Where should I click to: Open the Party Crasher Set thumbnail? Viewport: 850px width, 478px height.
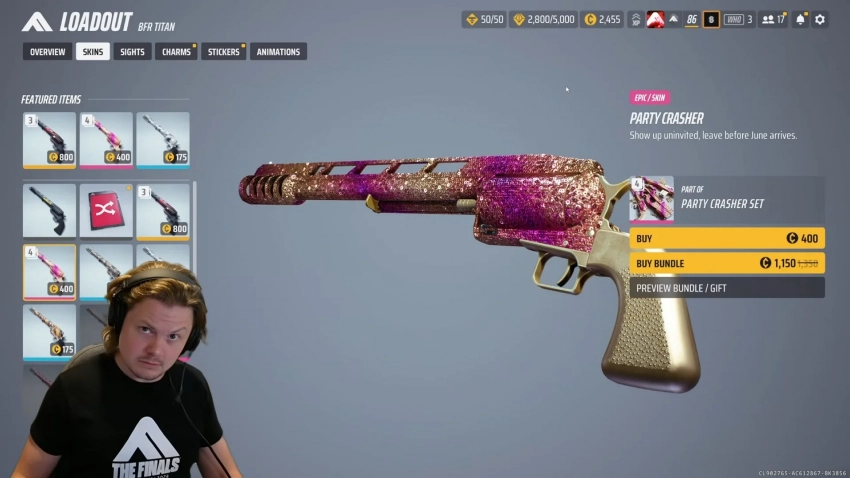[652, 199]
